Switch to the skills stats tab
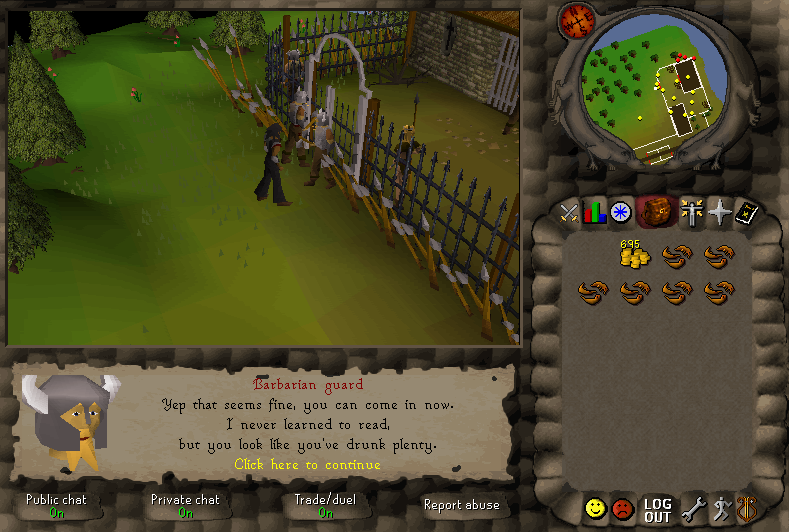The height and width of the screenshot is (532, 789). pyautogui.click(x=596, y=212)
